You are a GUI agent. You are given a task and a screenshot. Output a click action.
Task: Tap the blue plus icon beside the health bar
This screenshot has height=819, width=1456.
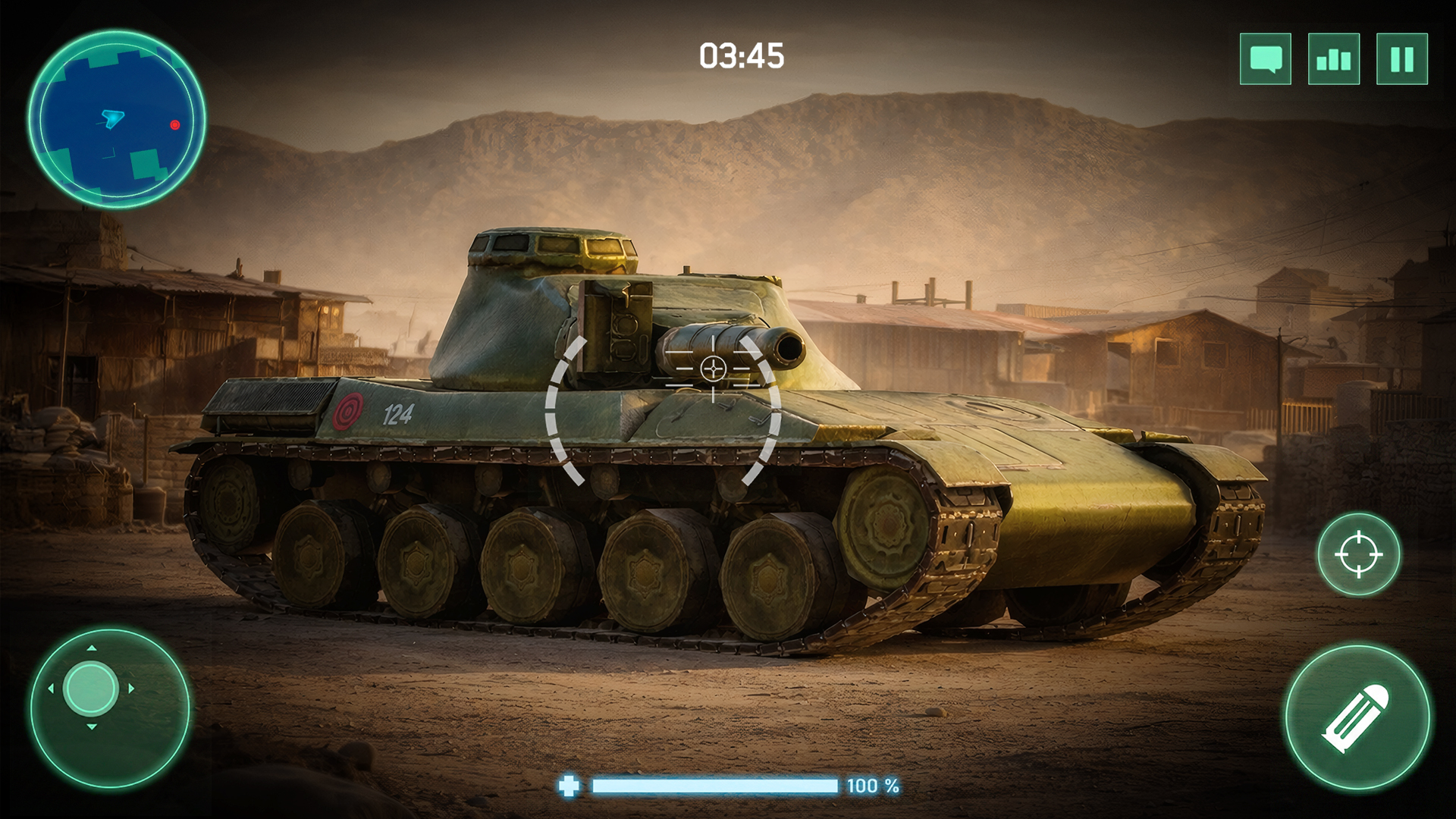click(x=570, y=787)
